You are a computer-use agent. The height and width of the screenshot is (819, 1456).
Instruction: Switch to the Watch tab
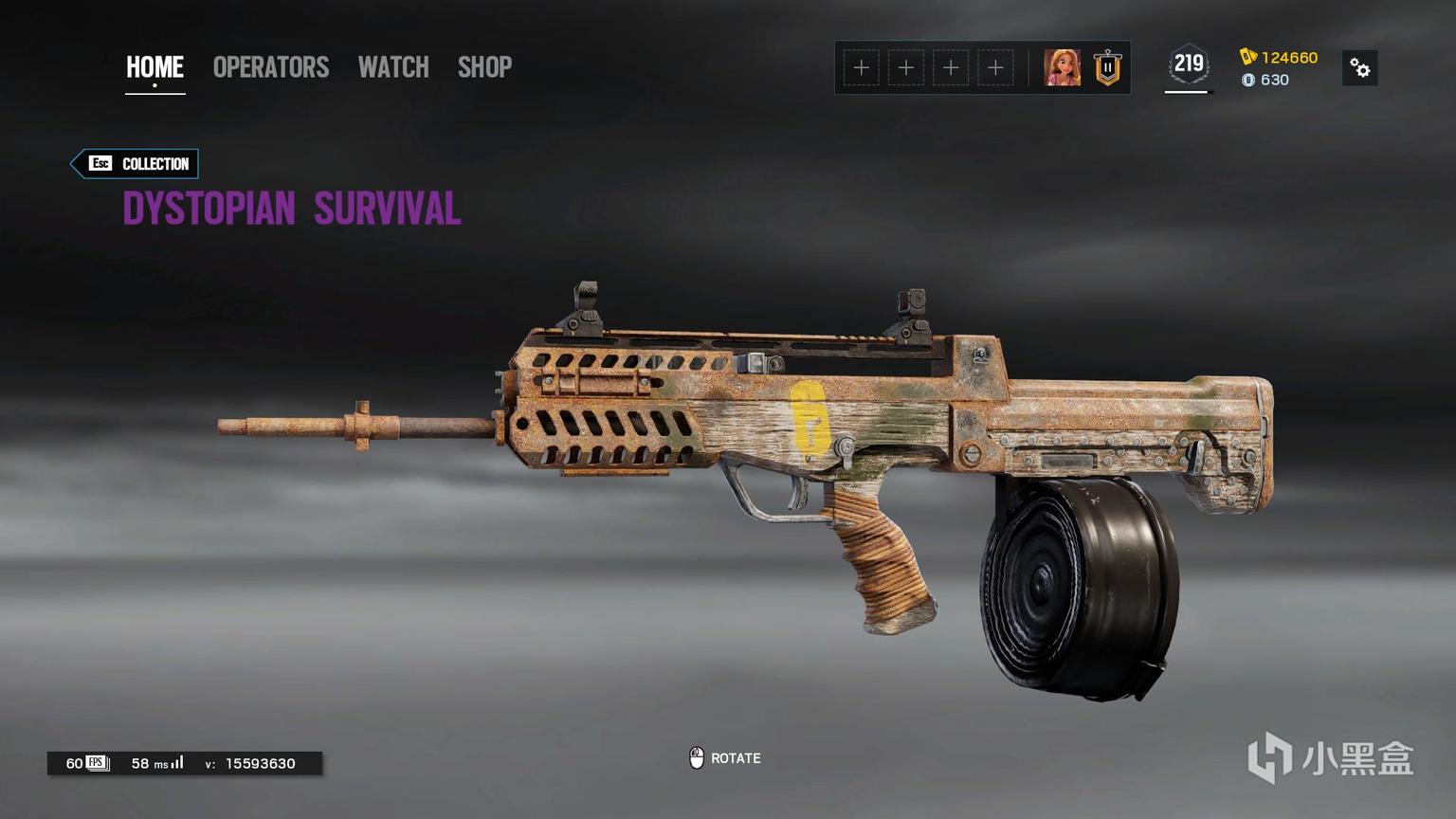click(x=393, y=67)
